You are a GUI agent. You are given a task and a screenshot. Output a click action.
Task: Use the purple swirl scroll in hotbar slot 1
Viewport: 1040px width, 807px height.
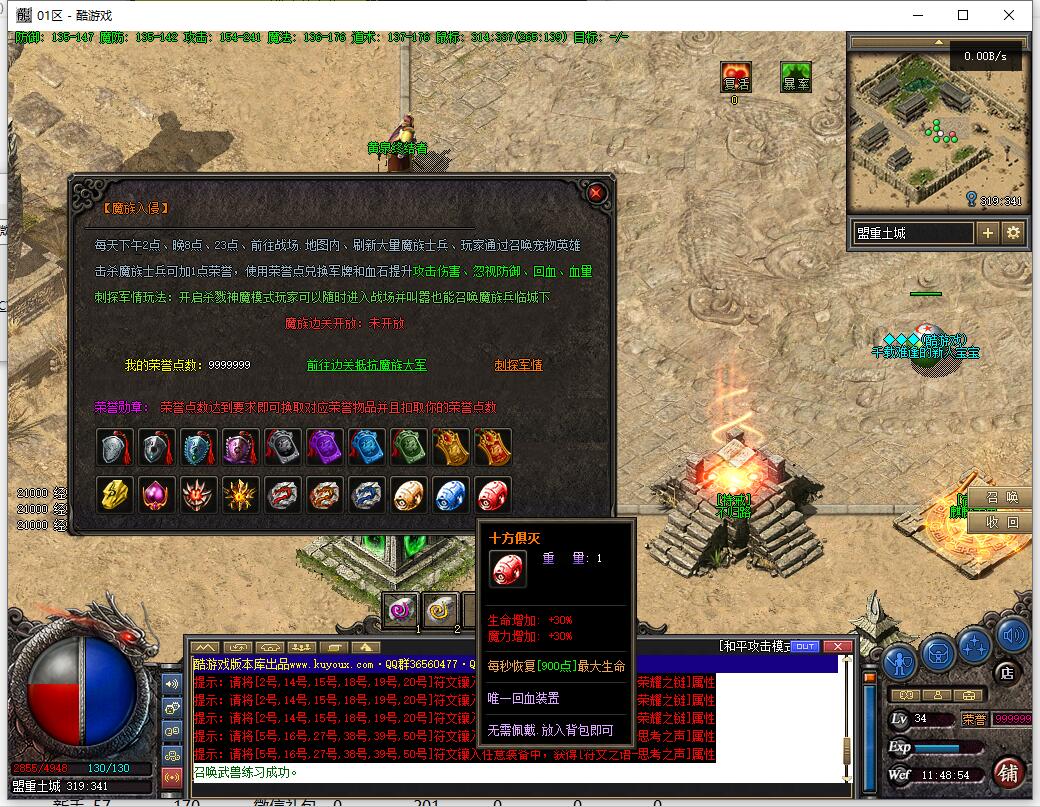[402, 609]
